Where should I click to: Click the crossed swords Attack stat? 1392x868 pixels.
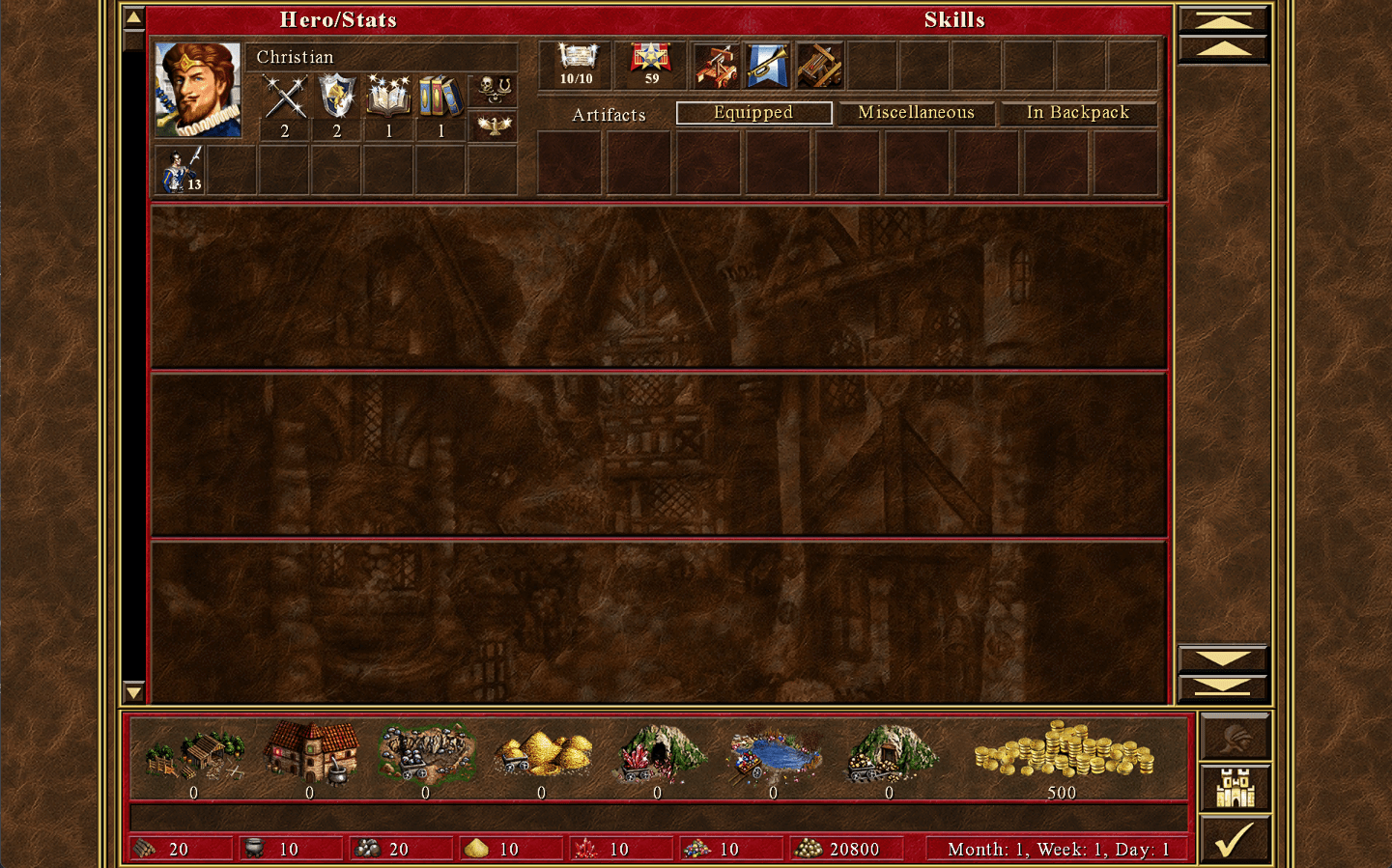[285, 97]
